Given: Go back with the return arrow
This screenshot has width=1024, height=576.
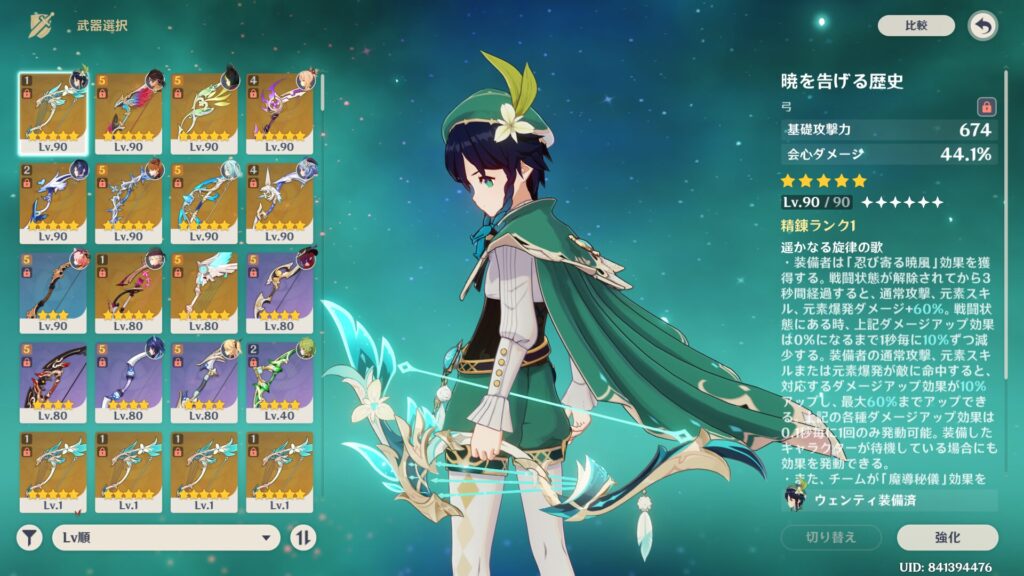Looking at the screenshot, I should click(x=983, y=25).
